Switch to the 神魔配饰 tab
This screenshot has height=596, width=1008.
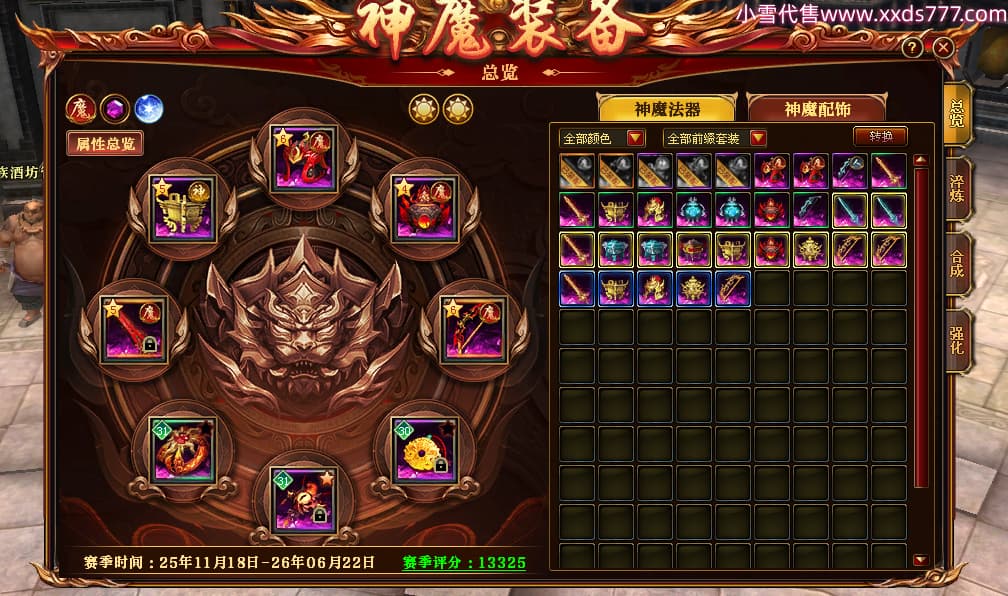tap(818, 109)
